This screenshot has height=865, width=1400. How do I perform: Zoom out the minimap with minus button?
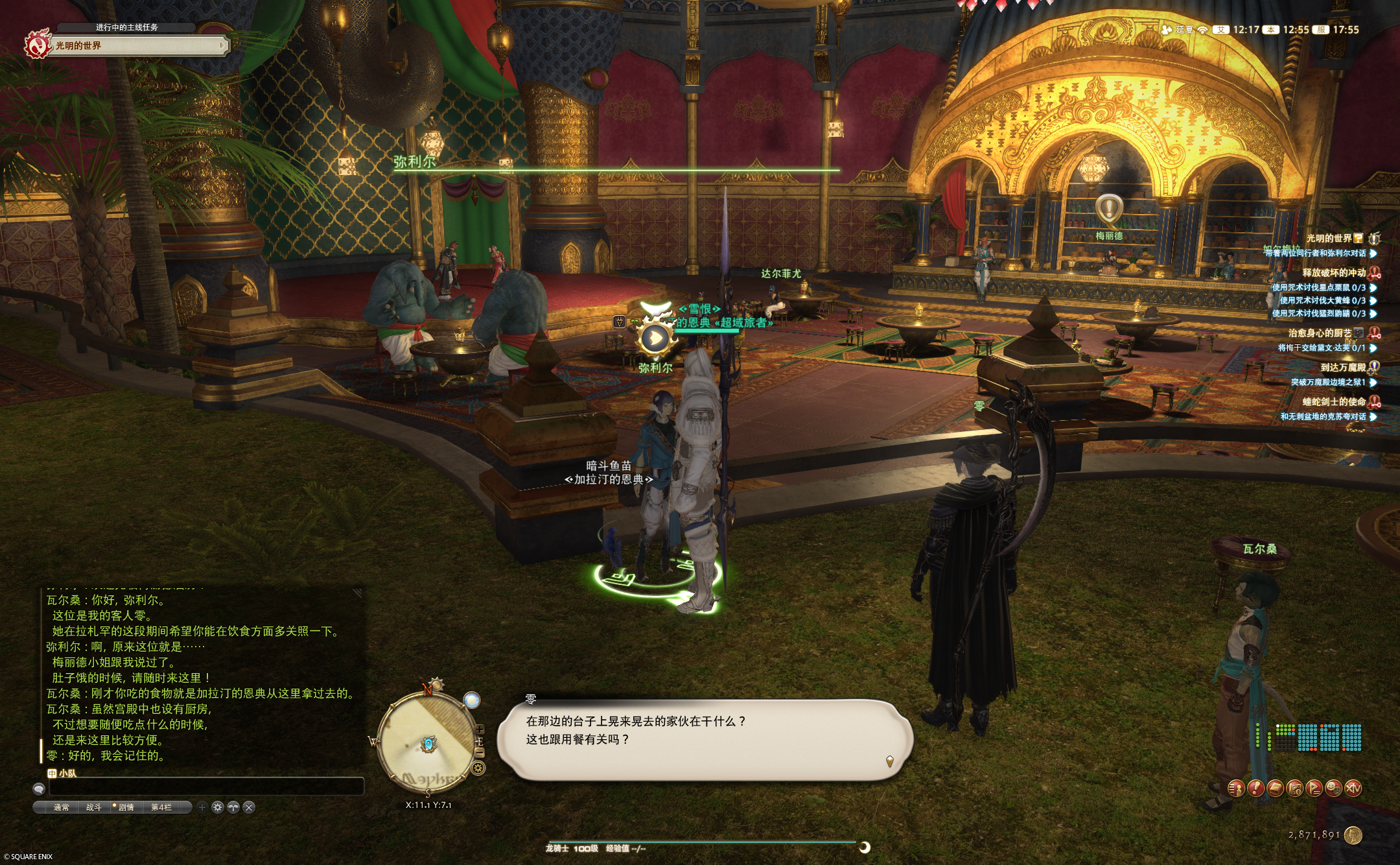point(480,752)
